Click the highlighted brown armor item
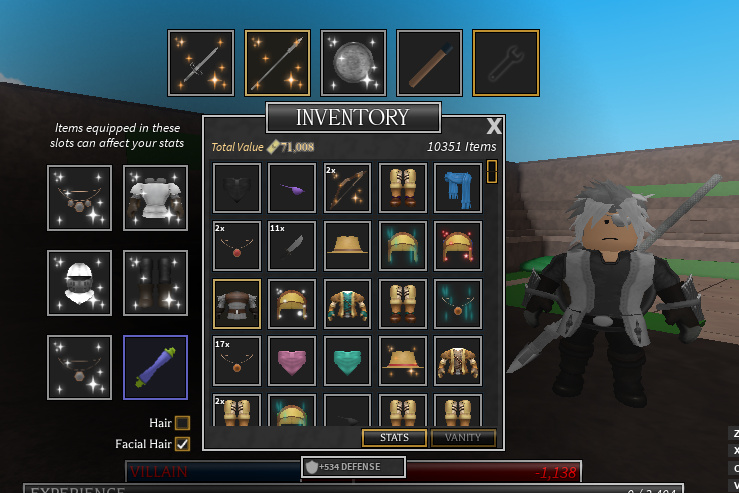Image resolution: width=739 pixels, height=493 pixels. point(237,304)
